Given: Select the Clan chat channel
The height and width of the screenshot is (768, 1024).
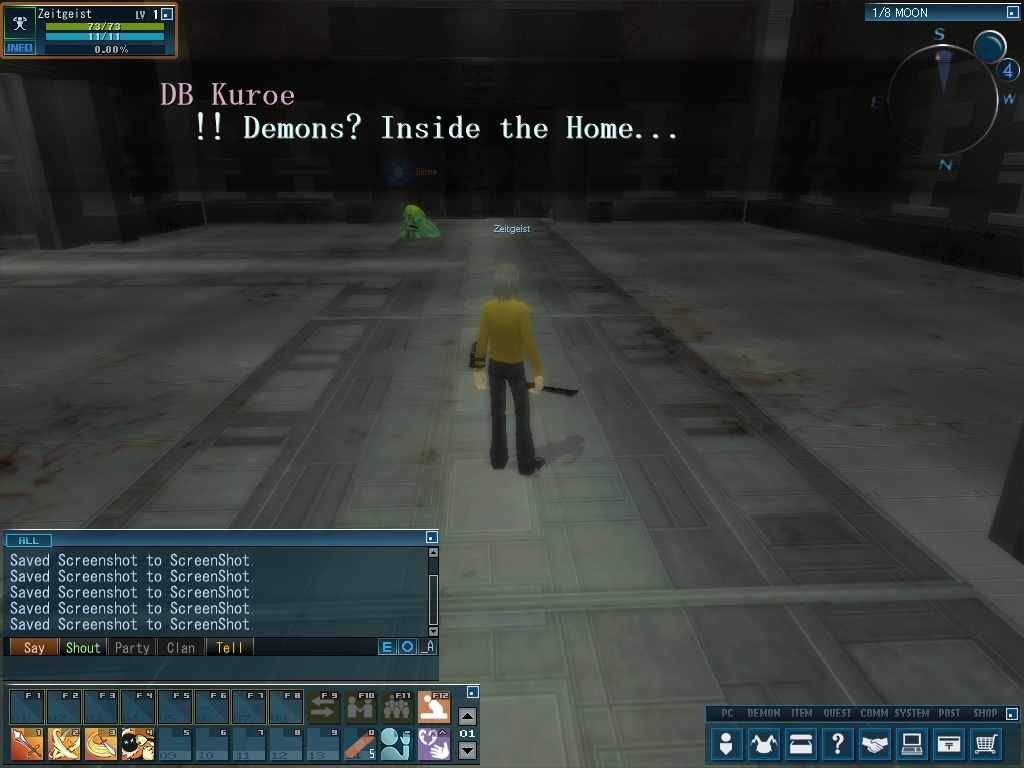Looking at the screenshot, I should (x=181, y=647).
